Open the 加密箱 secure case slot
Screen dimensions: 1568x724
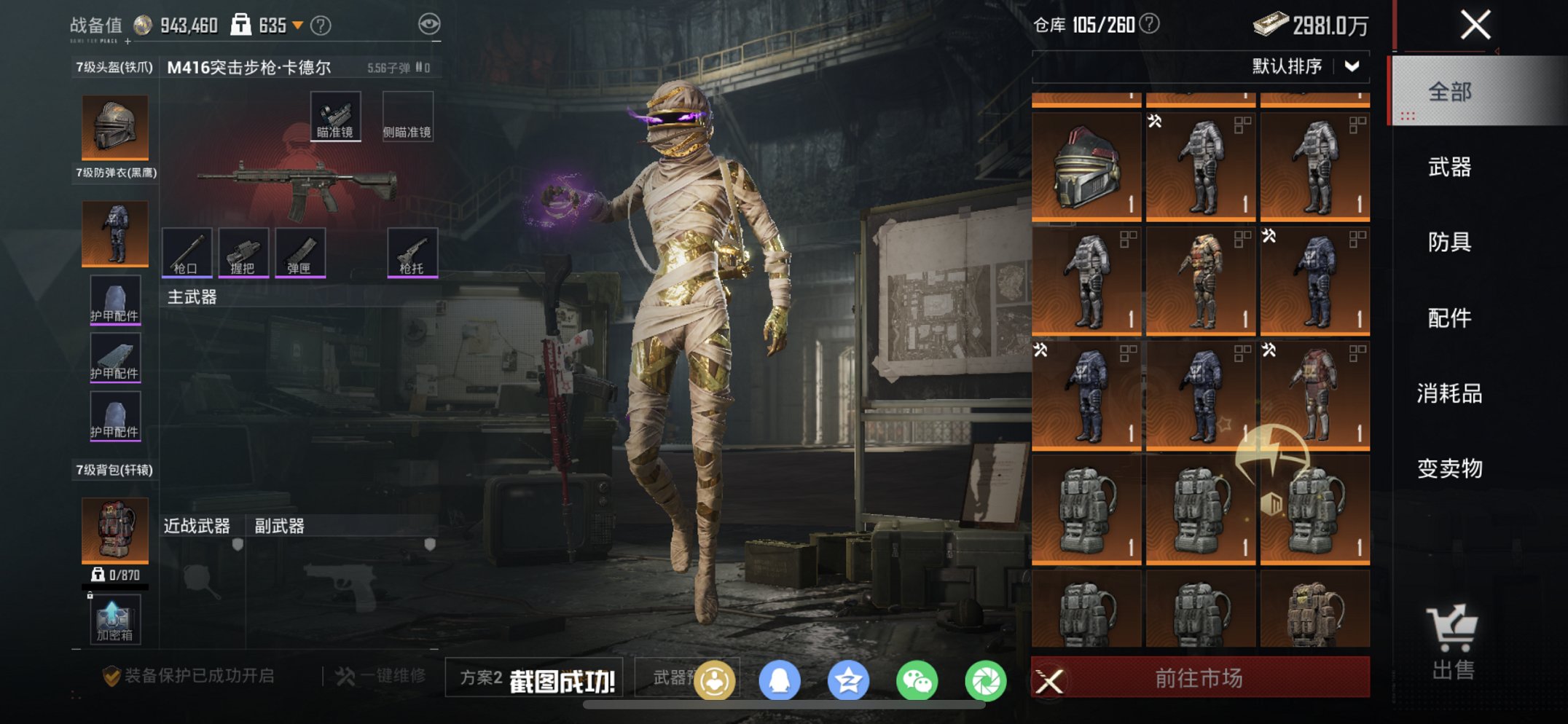[114, 620]
